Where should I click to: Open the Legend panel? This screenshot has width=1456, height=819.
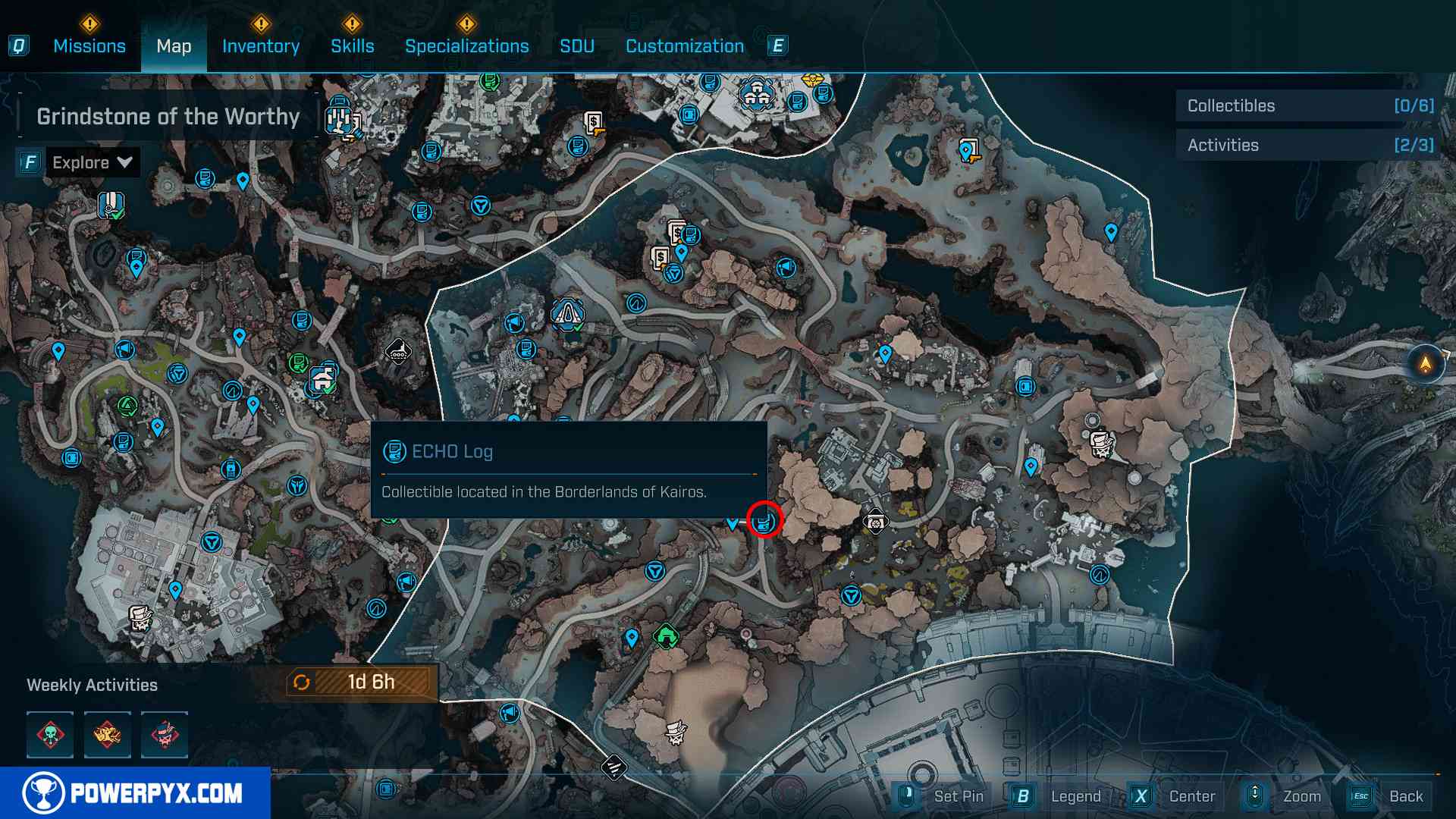click(x=1075, y=796)
